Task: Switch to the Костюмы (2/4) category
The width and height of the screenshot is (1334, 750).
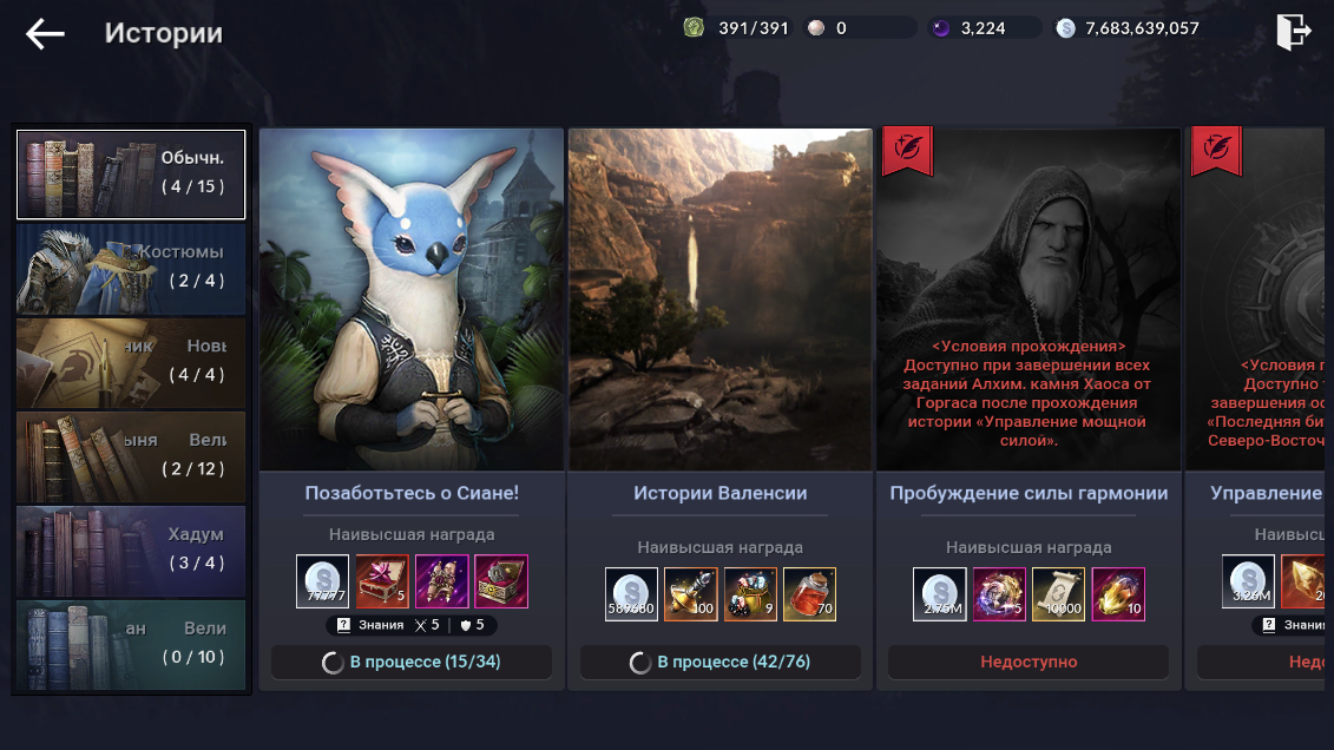Action: pyautogui.click(x=131, y=268)
